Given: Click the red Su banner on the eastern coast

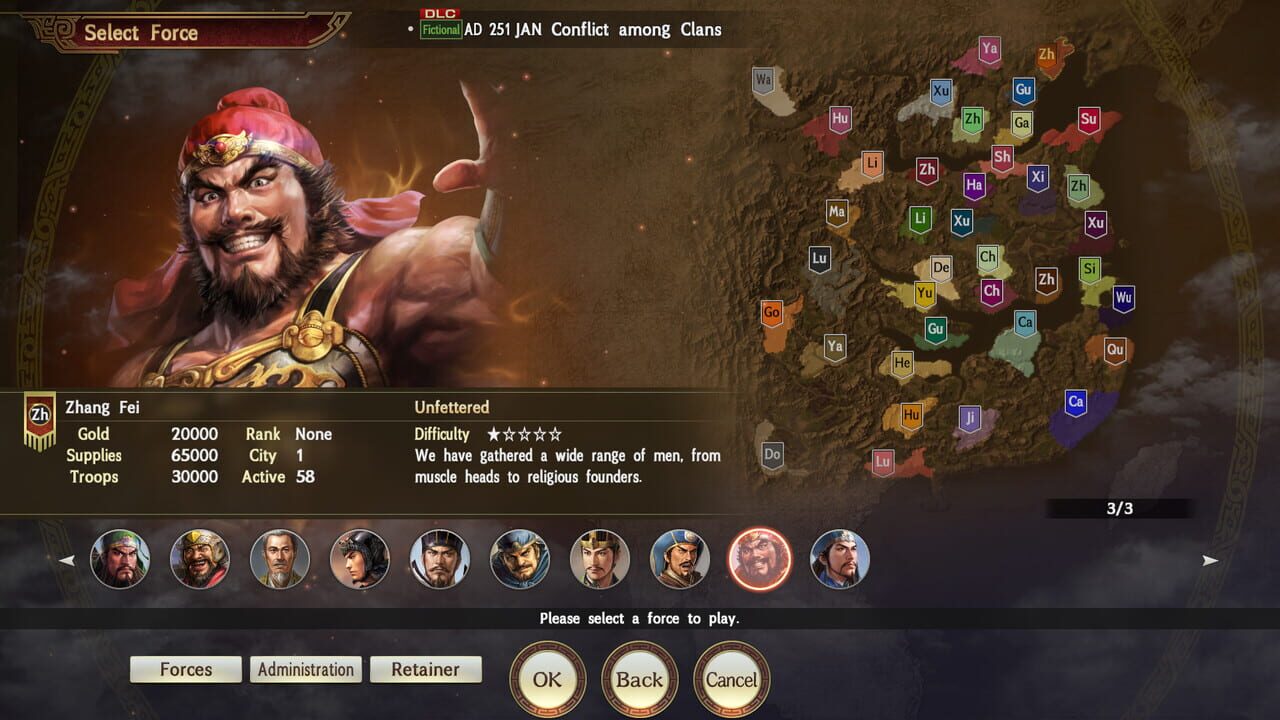Looking at the screenshot, I should [x=1088, y=120].
